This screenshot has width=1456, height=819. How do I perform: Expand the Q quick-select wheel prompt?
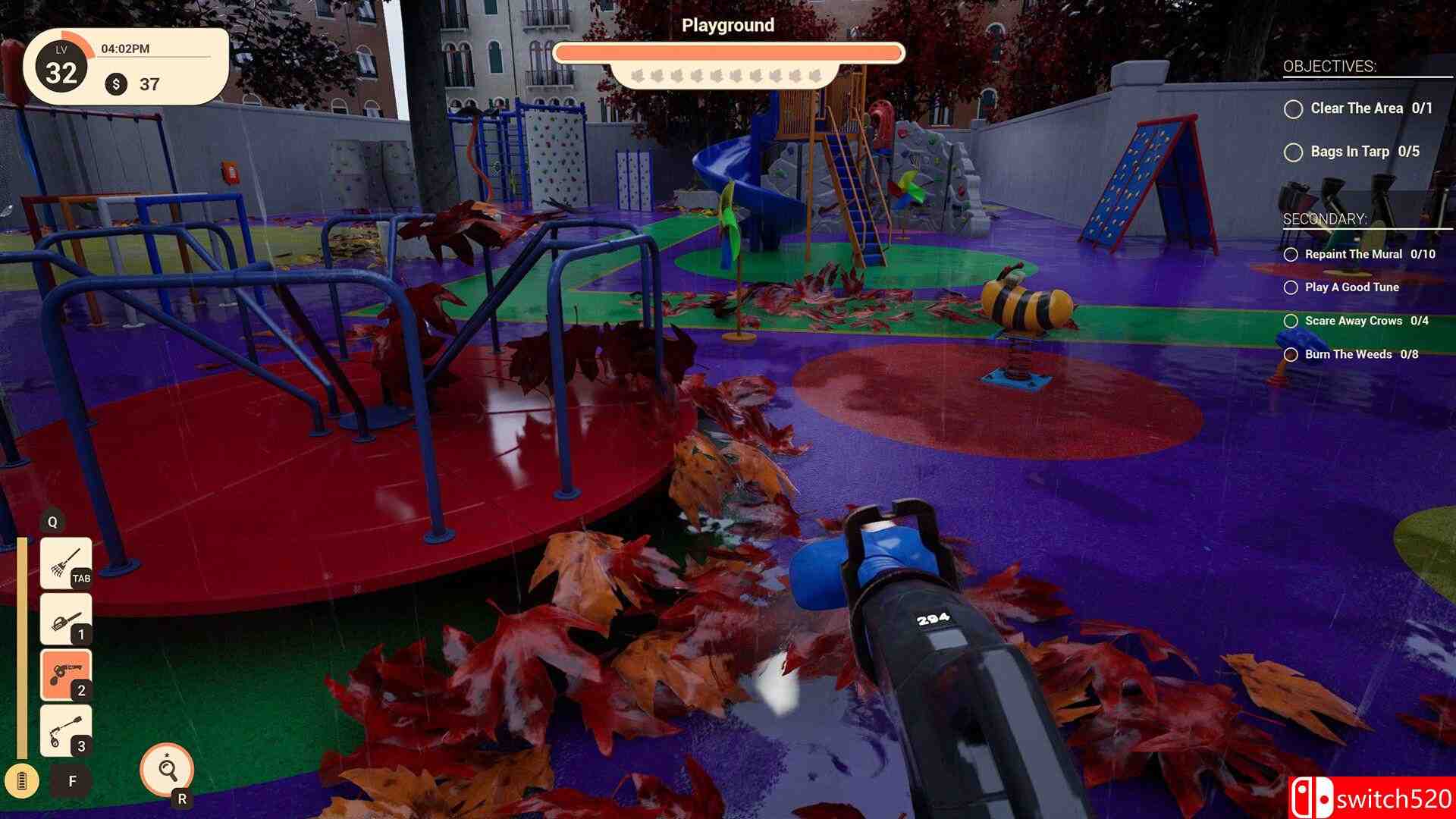pos(53,522)
